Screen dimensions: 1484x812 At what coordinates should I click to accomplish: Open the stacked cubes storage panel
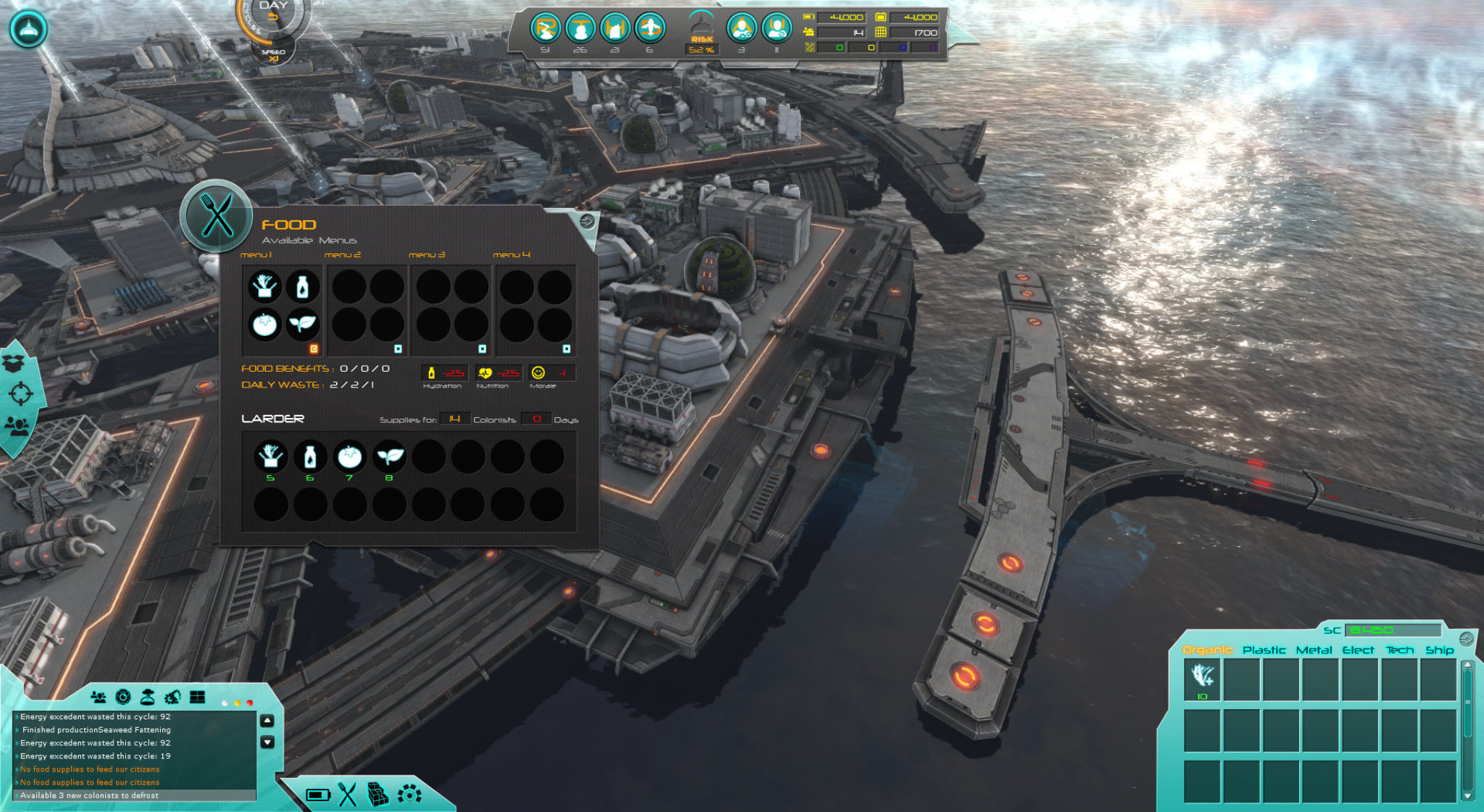(x=378, y=795)
